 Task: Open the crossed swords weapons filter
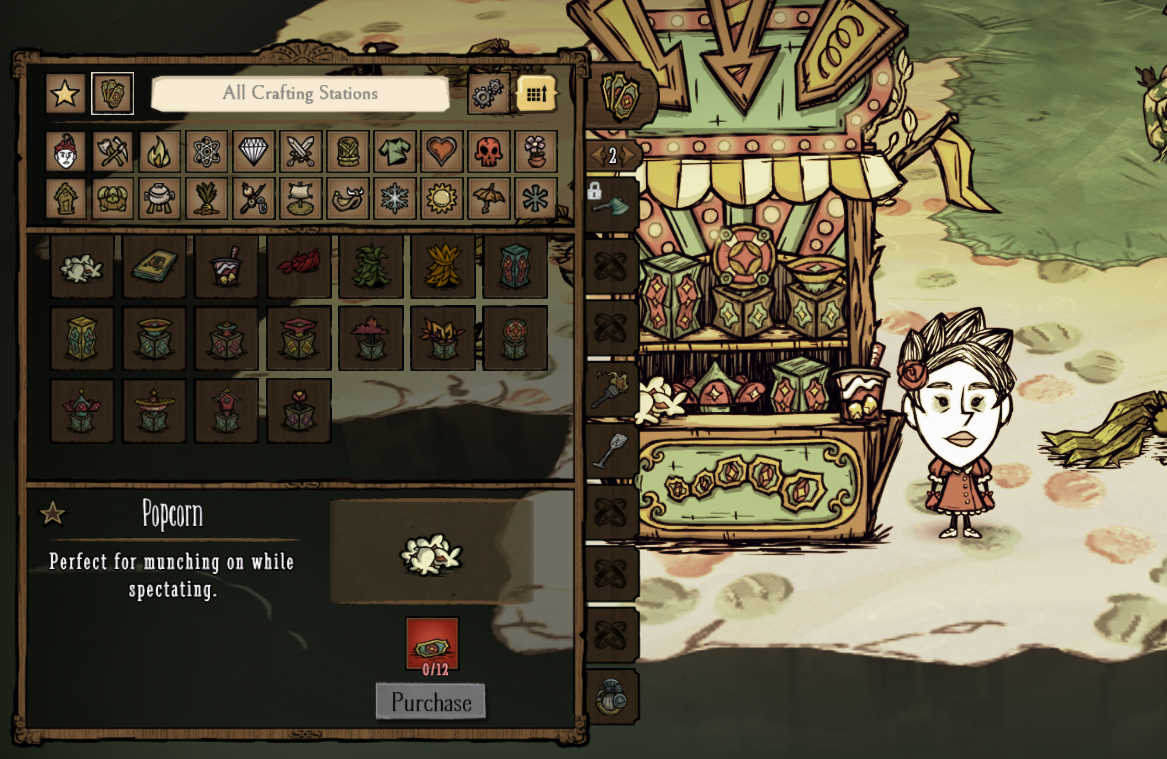[x=300, y=152]
